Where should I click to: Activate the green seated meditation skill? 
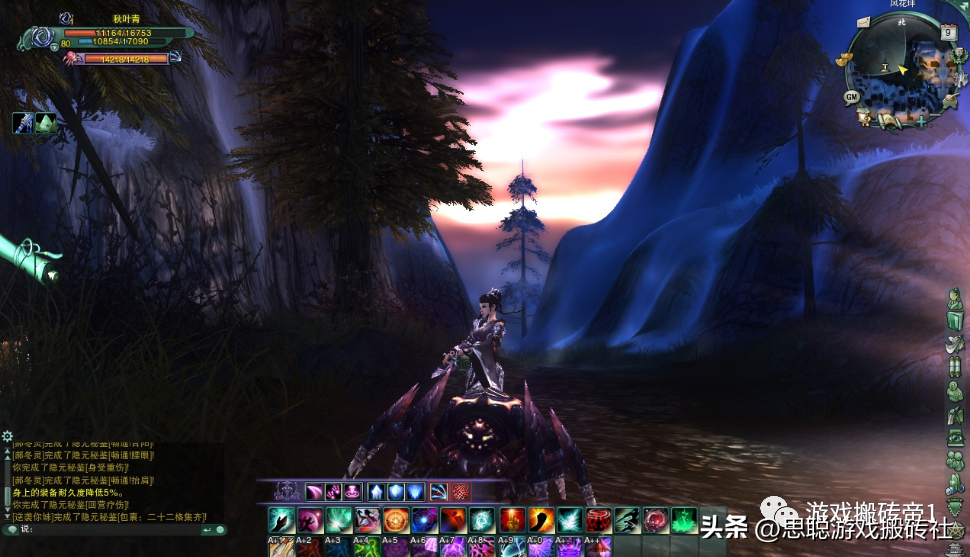click(x=684, y=520)
